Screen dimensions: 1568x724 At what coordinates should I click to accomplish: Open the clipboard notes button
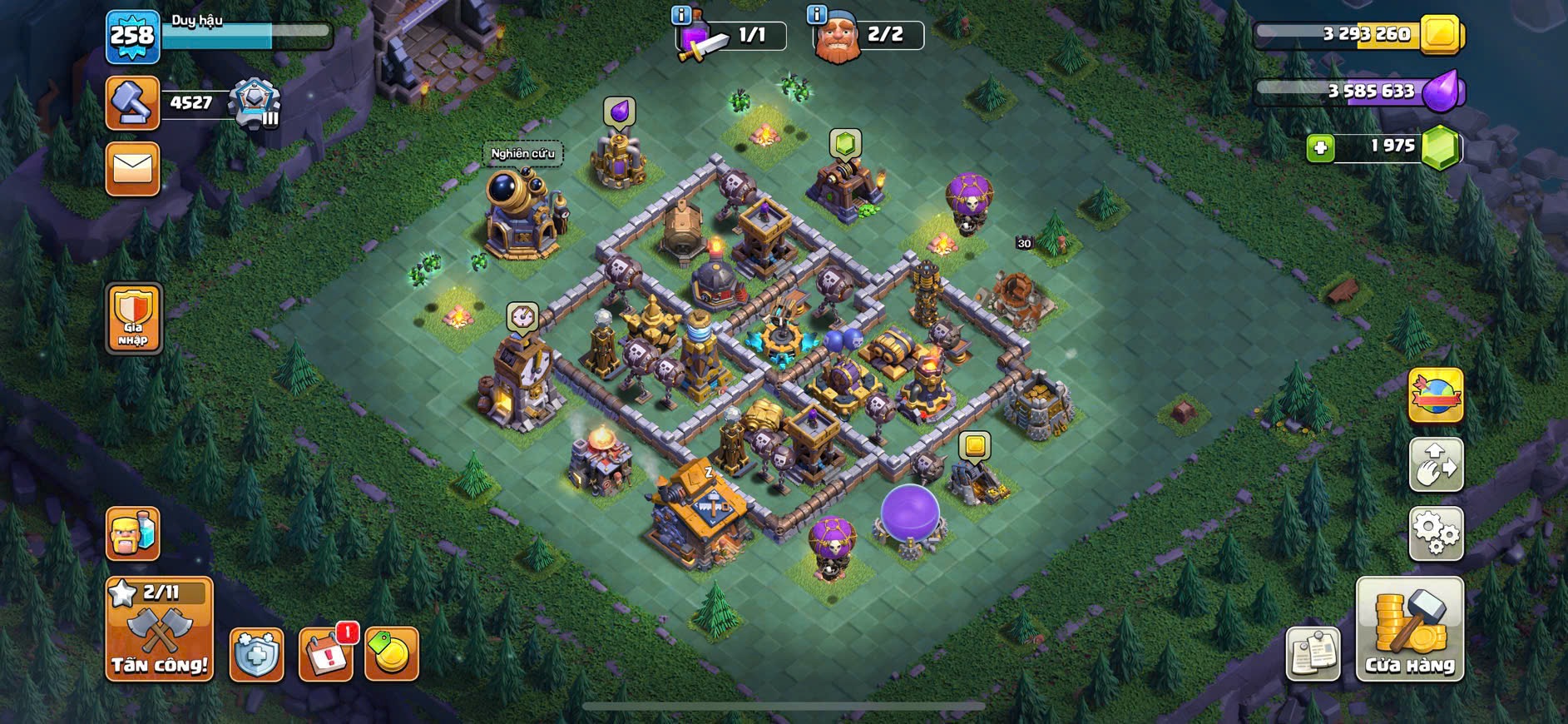[x=1313, y=654]
